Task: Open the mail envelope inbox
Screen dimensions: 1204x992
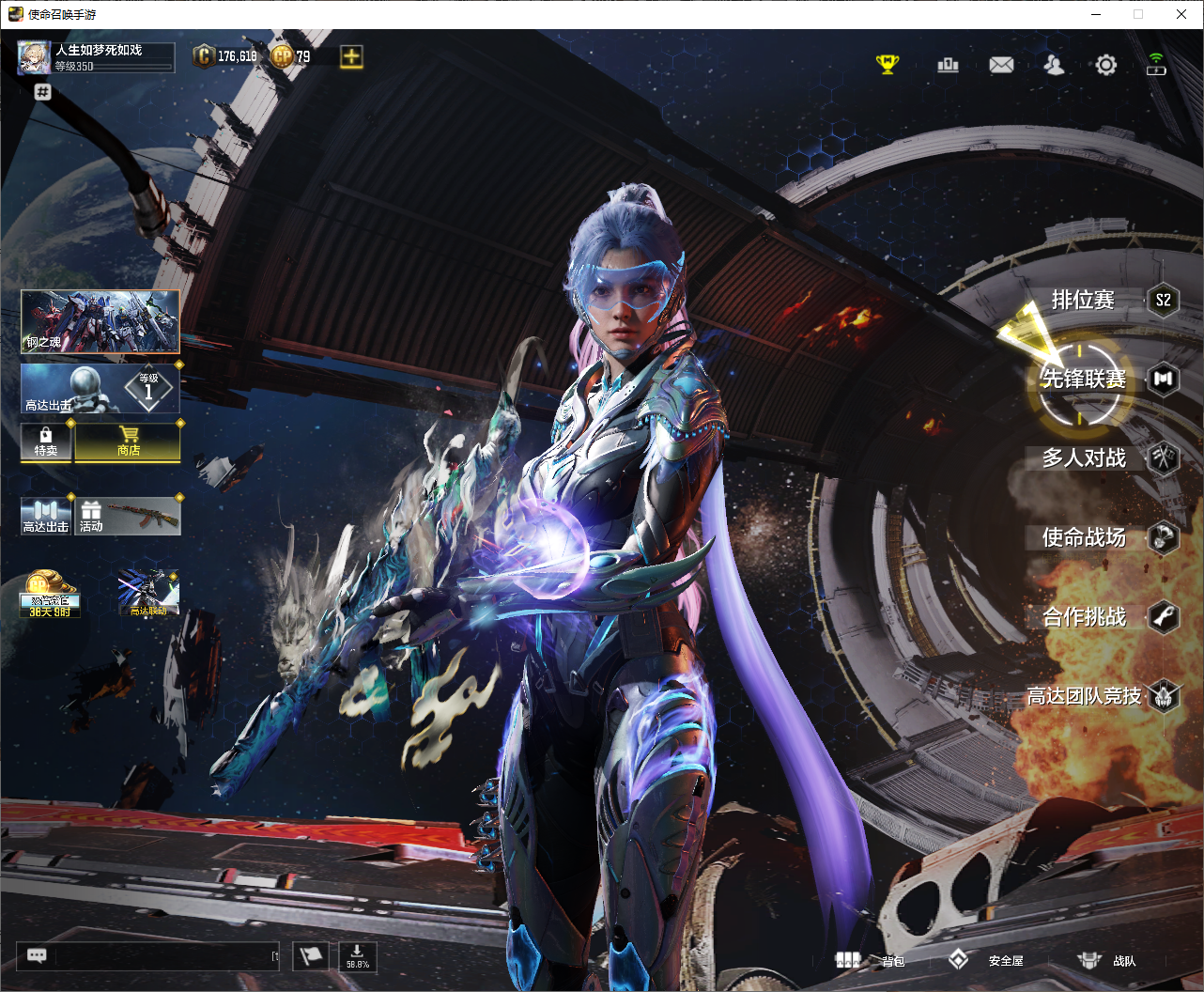Action: tap(1001, 65)
